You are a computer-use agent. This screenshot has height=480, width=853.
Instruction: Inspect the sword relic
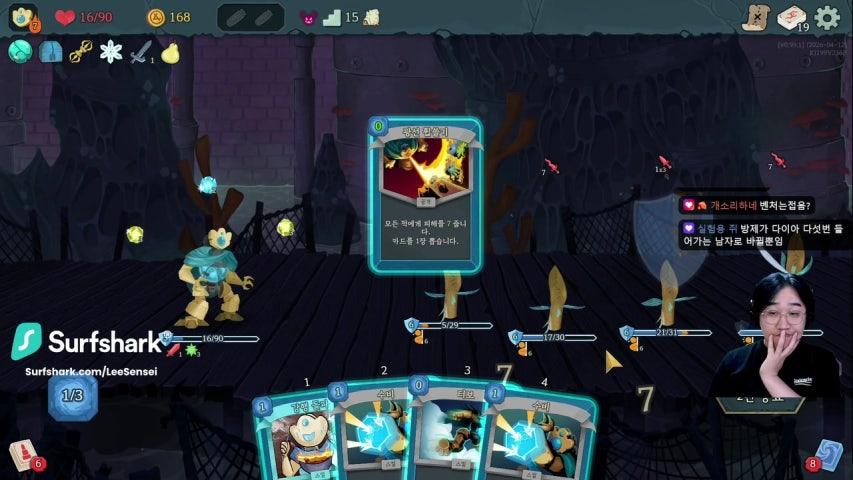pos(141,52)
